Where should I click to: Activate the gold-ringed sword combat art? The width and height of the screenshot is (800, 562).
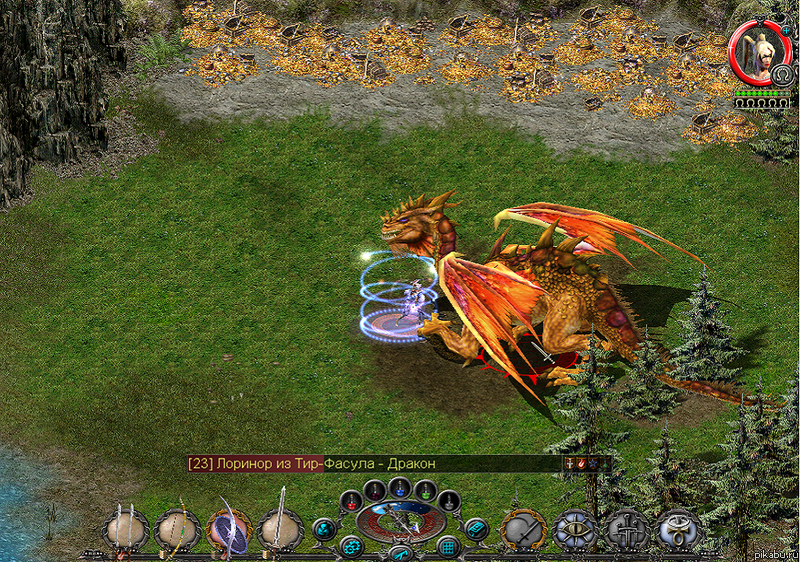[524, 530]
